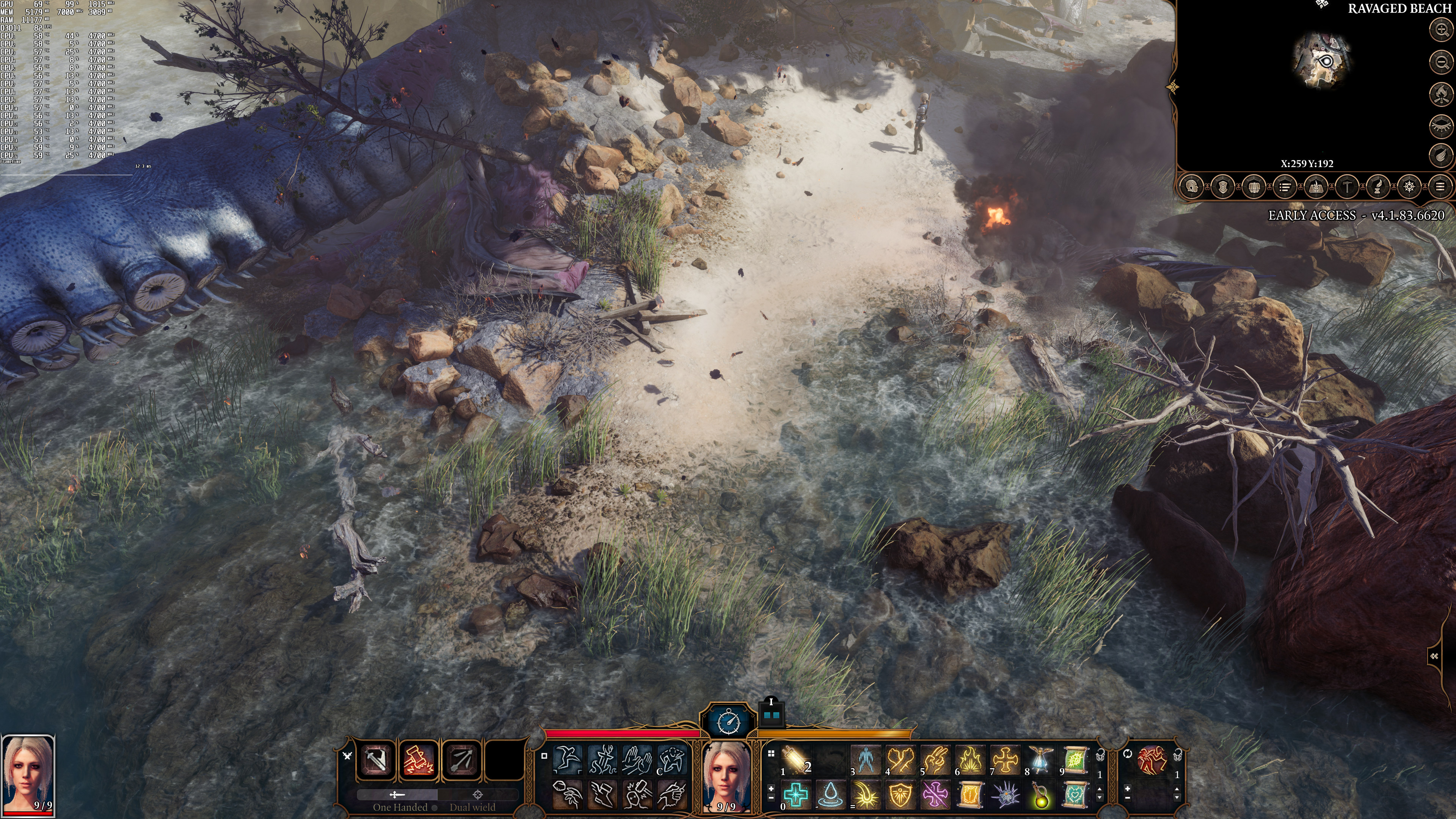Zoom in on the minimap
1456x819 pixels.
pyautogui.click(x=1441, y=29)
